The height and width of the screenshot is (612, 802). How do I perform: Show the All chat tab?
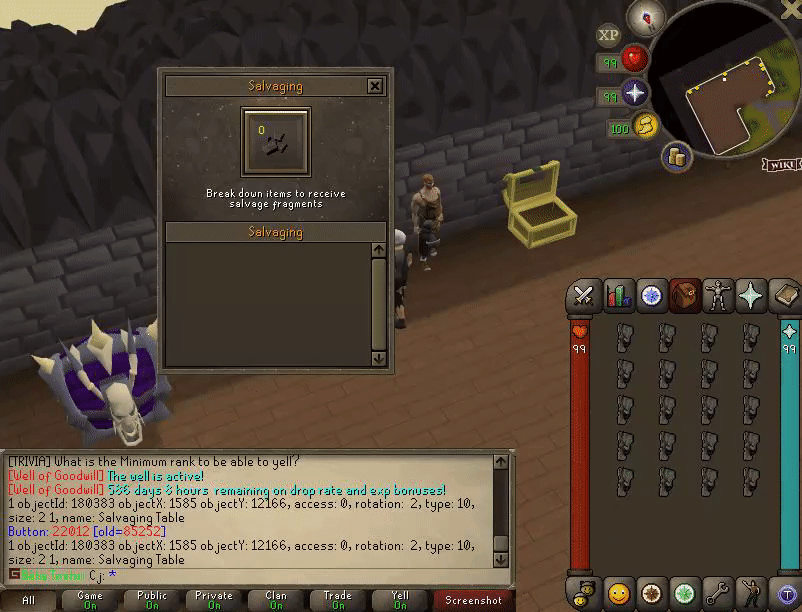(x=29, y=600)
